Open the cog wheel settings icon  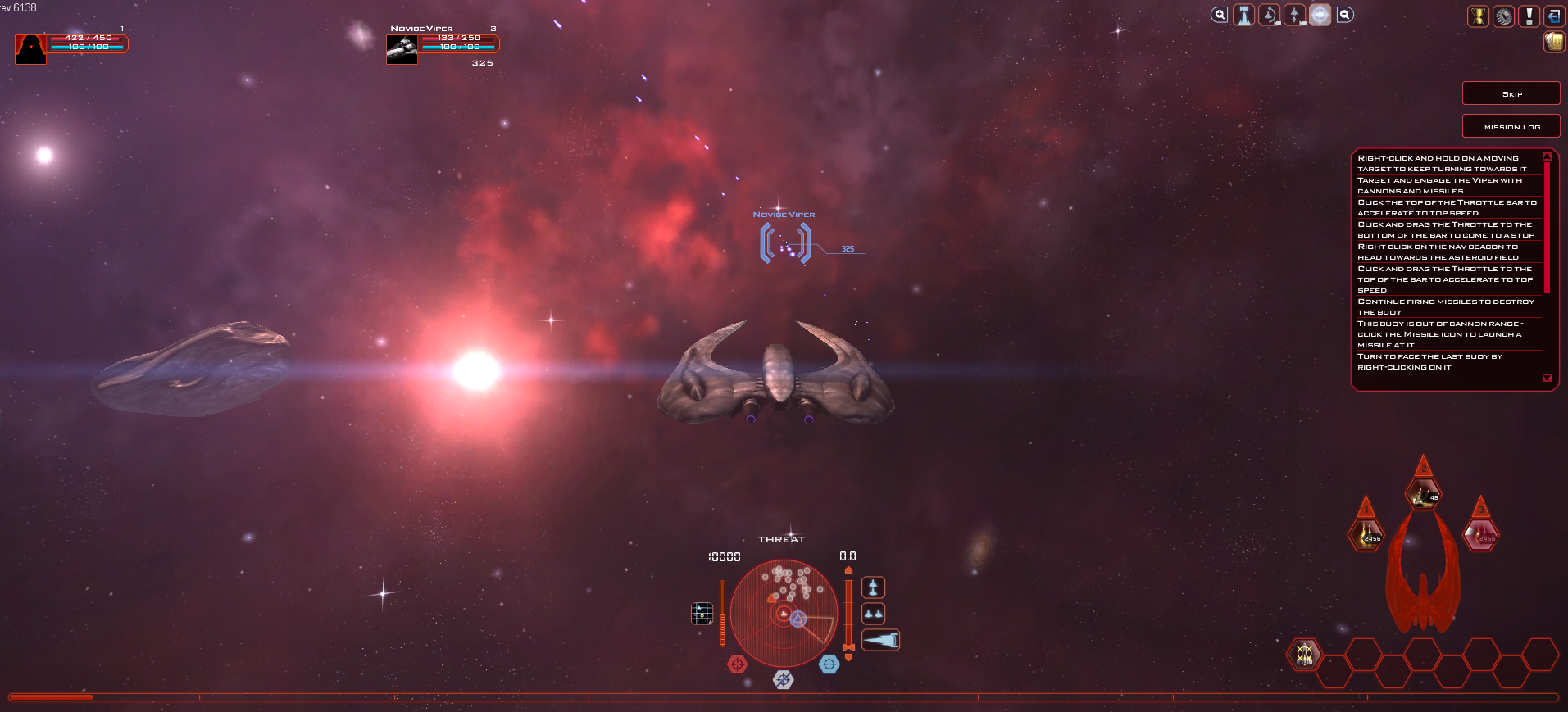click(x=1503, y=16)
